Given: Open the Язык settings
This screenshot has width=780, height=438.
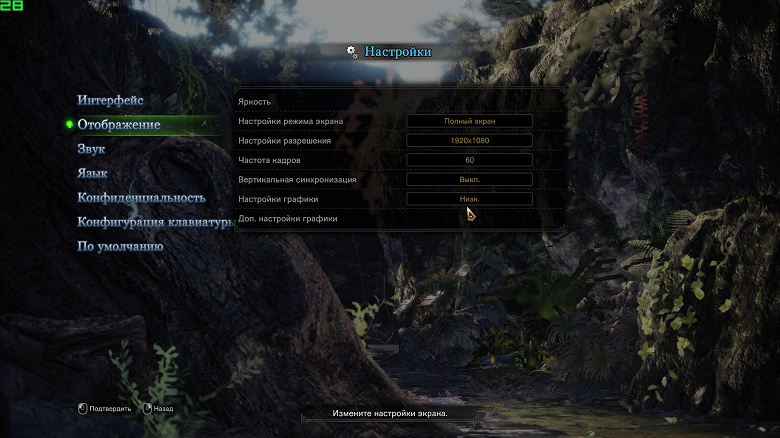Looking at the screenshot, I should [93, 173].
